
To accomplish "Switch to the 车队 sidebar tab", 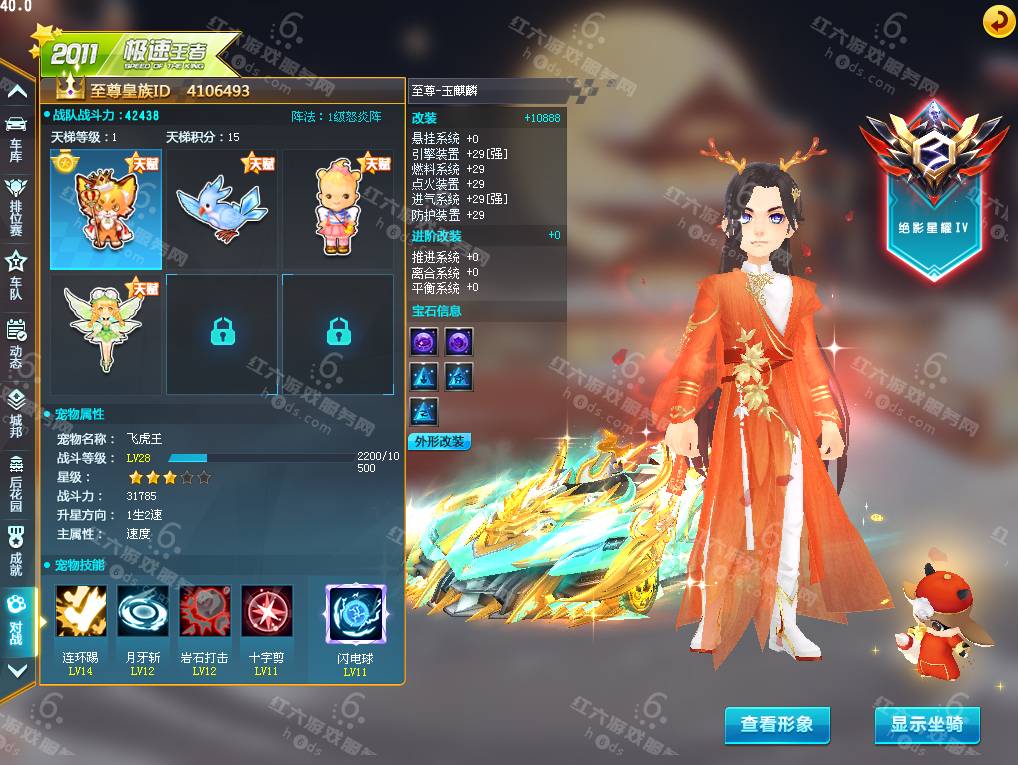I will [16, 268].
